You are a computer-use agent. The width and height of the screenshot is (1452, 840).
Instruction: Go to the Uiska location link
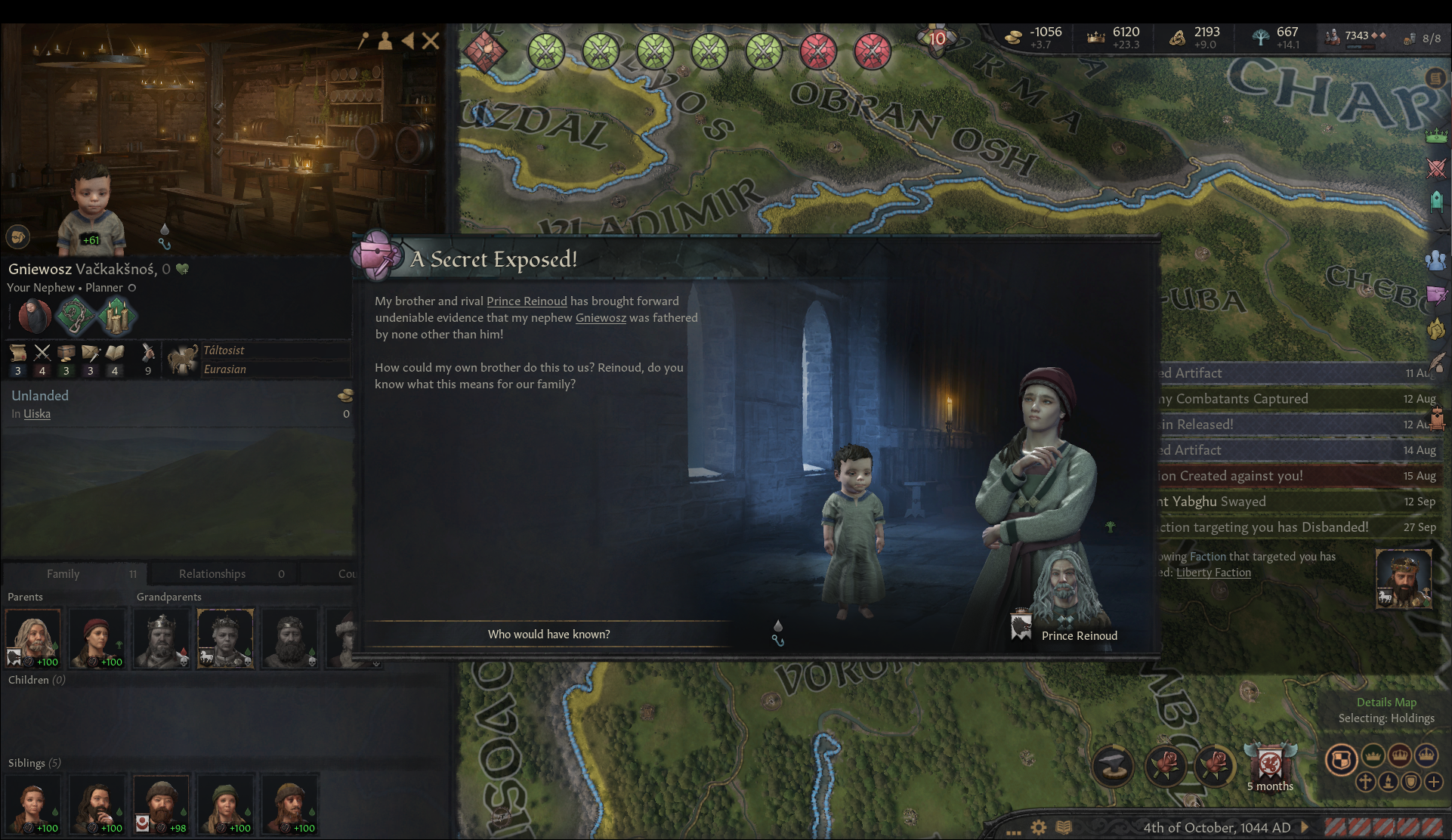click(37, 413)
